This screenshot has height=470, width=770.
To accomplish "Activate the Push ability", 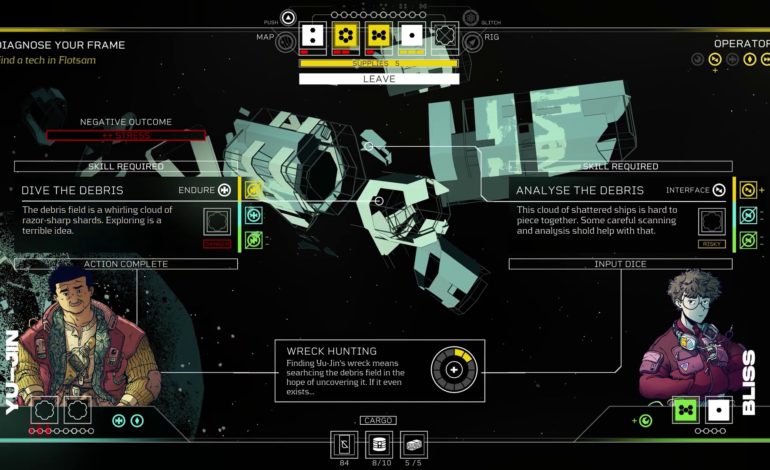I will [288, 17].
